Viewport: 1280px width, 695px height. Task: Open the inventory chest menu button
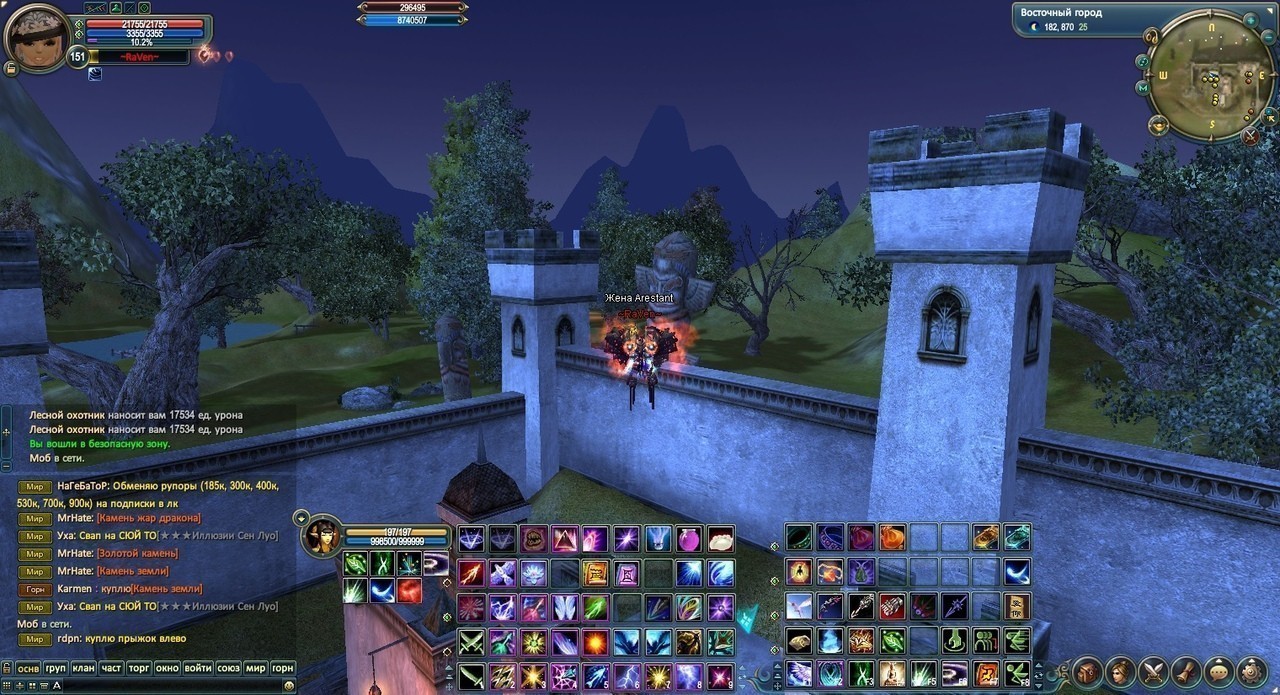[1088, 671]
